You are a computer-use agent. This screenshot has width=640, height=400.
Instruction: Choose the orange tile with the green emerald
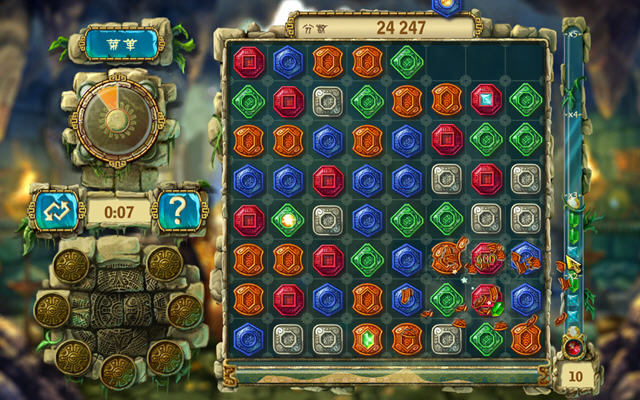click(x=367, y=336)
